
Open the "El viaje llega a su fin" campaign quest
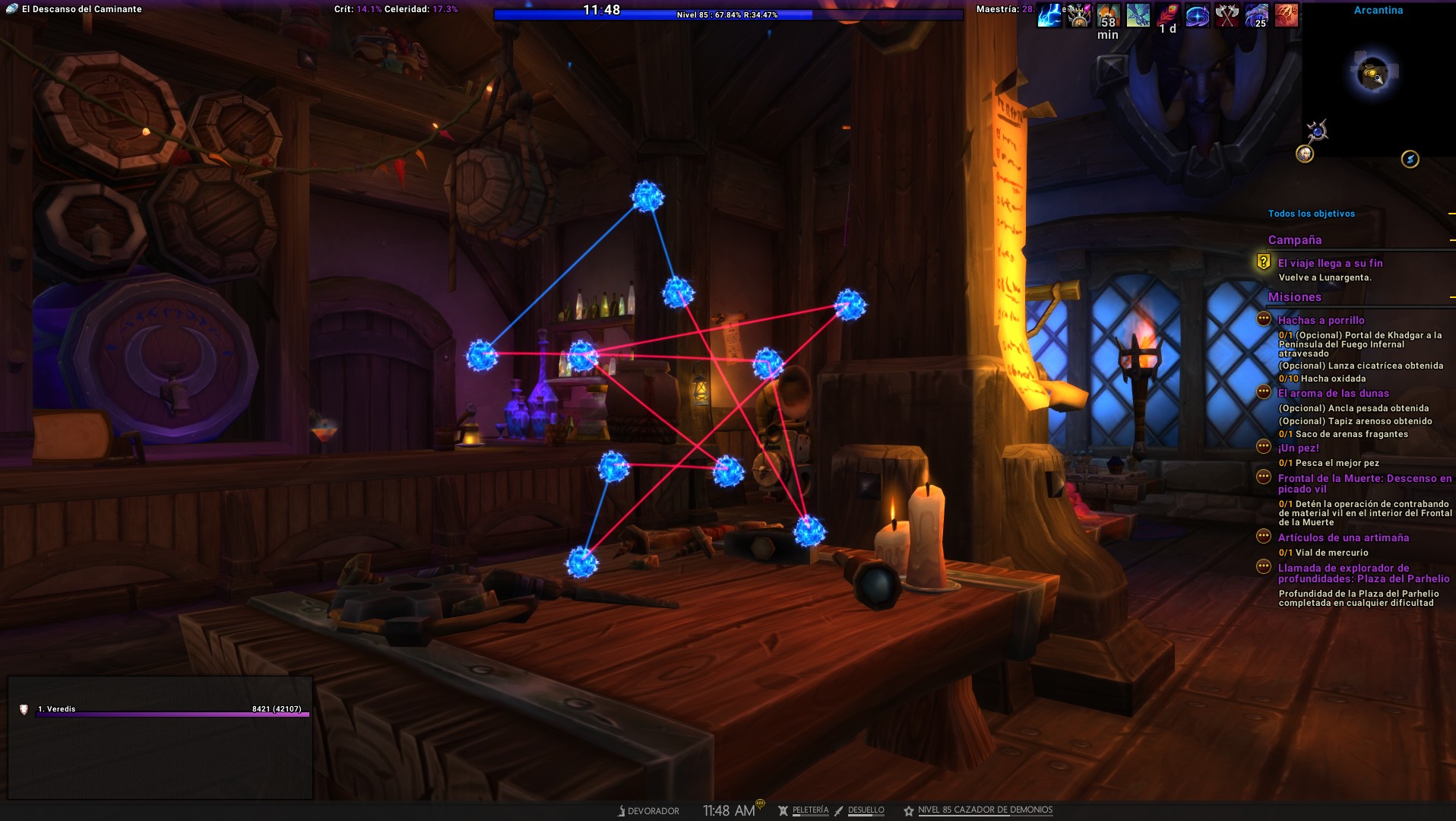1330,263
